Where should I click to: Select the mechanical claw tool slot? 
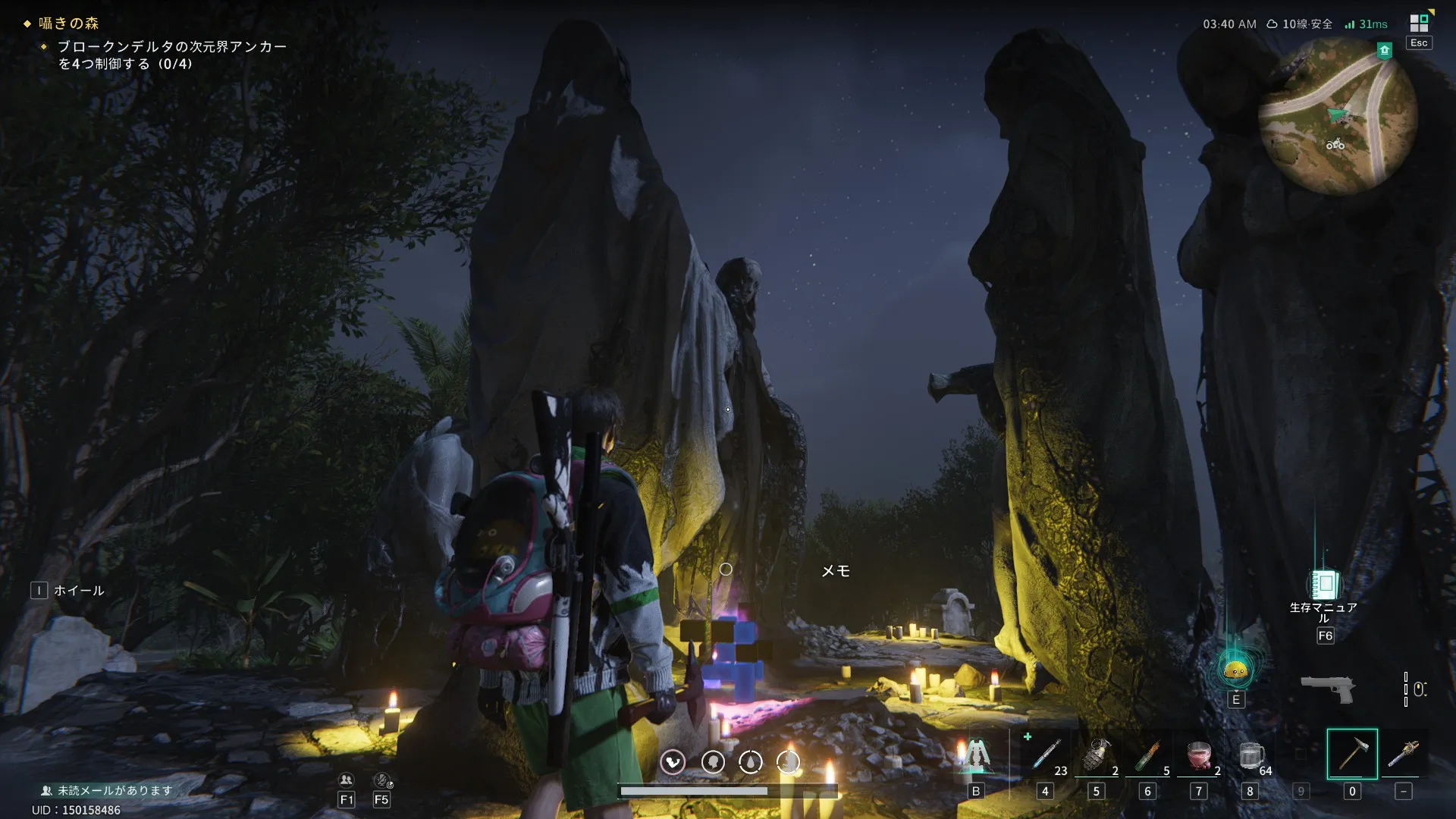pos(1403,755)
